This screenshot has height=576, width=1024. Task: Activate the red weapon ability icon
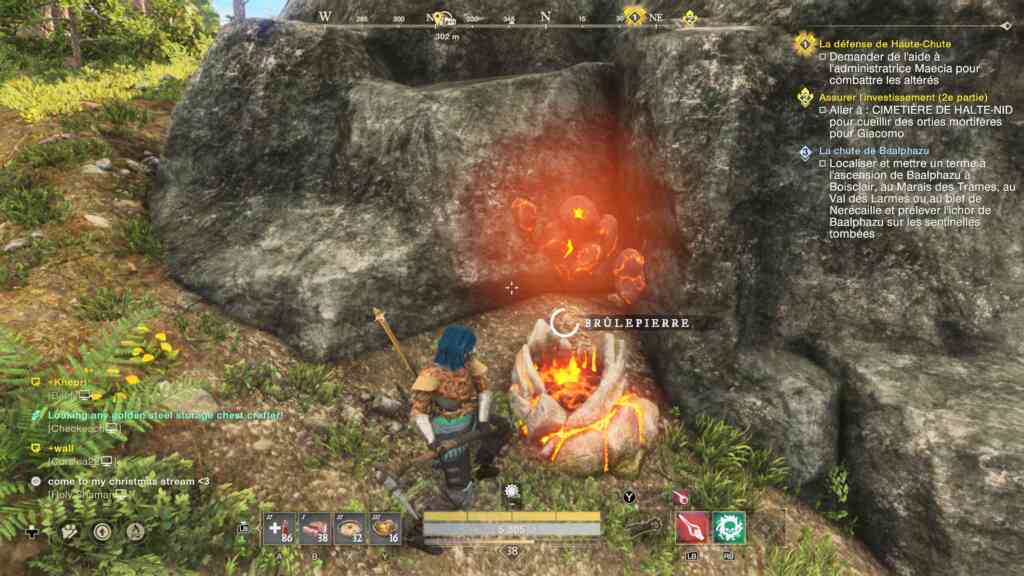(693, 527)
